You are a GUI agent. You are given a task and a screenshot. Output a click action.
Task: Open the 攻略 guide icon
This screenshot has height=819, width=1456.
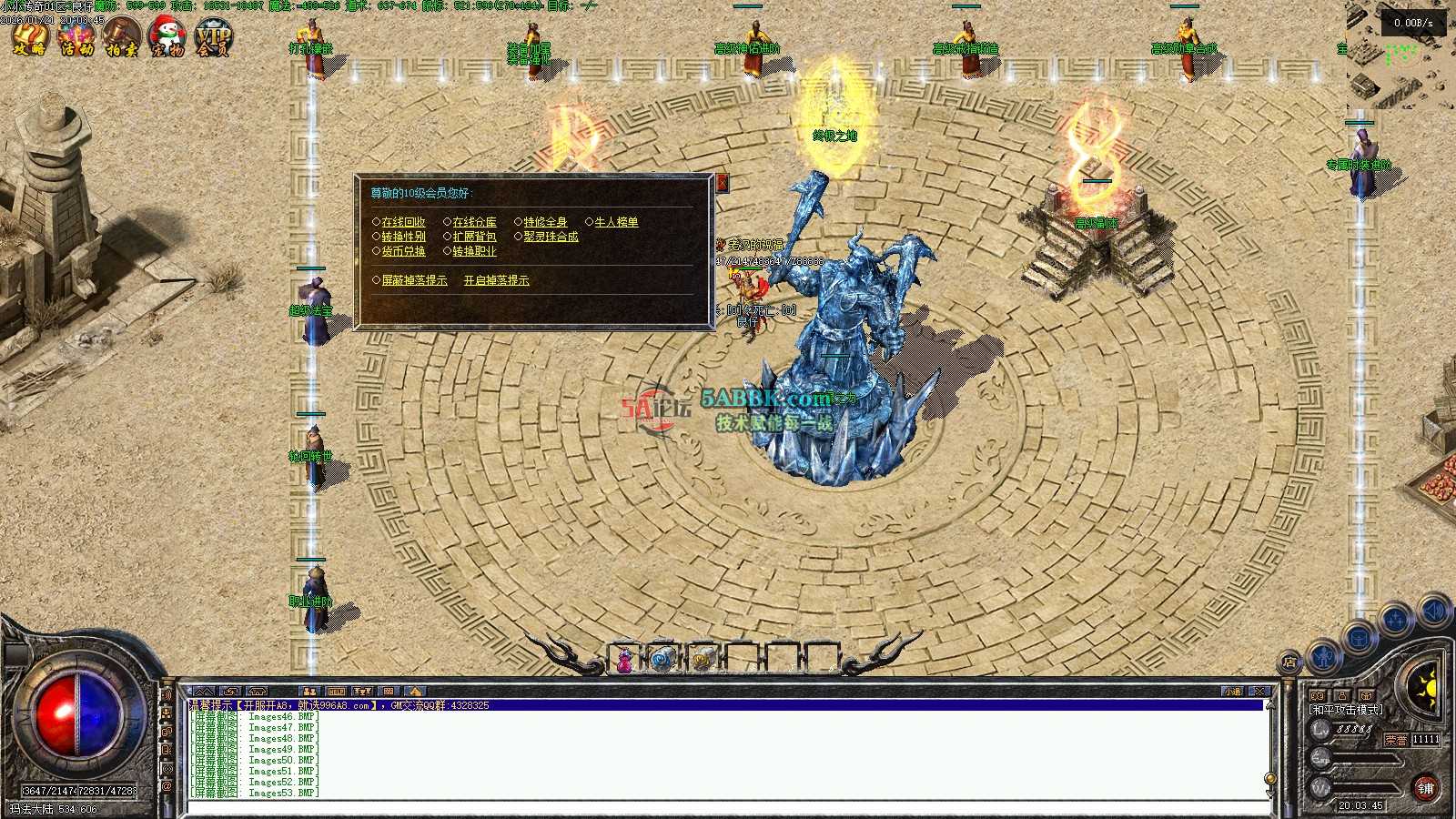coord(30,38)
